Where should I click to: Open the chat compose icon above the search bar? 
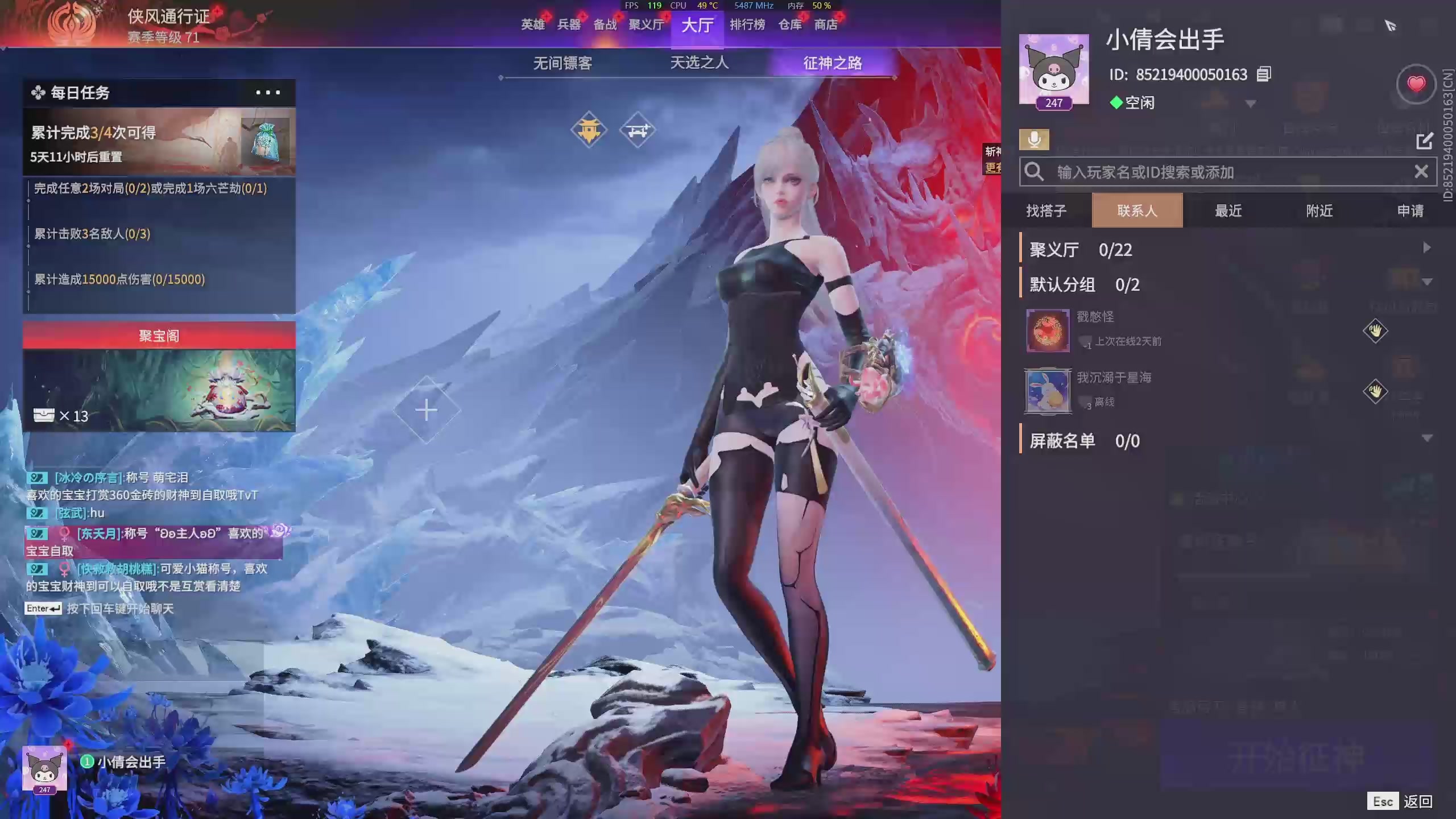(1425, 140)
